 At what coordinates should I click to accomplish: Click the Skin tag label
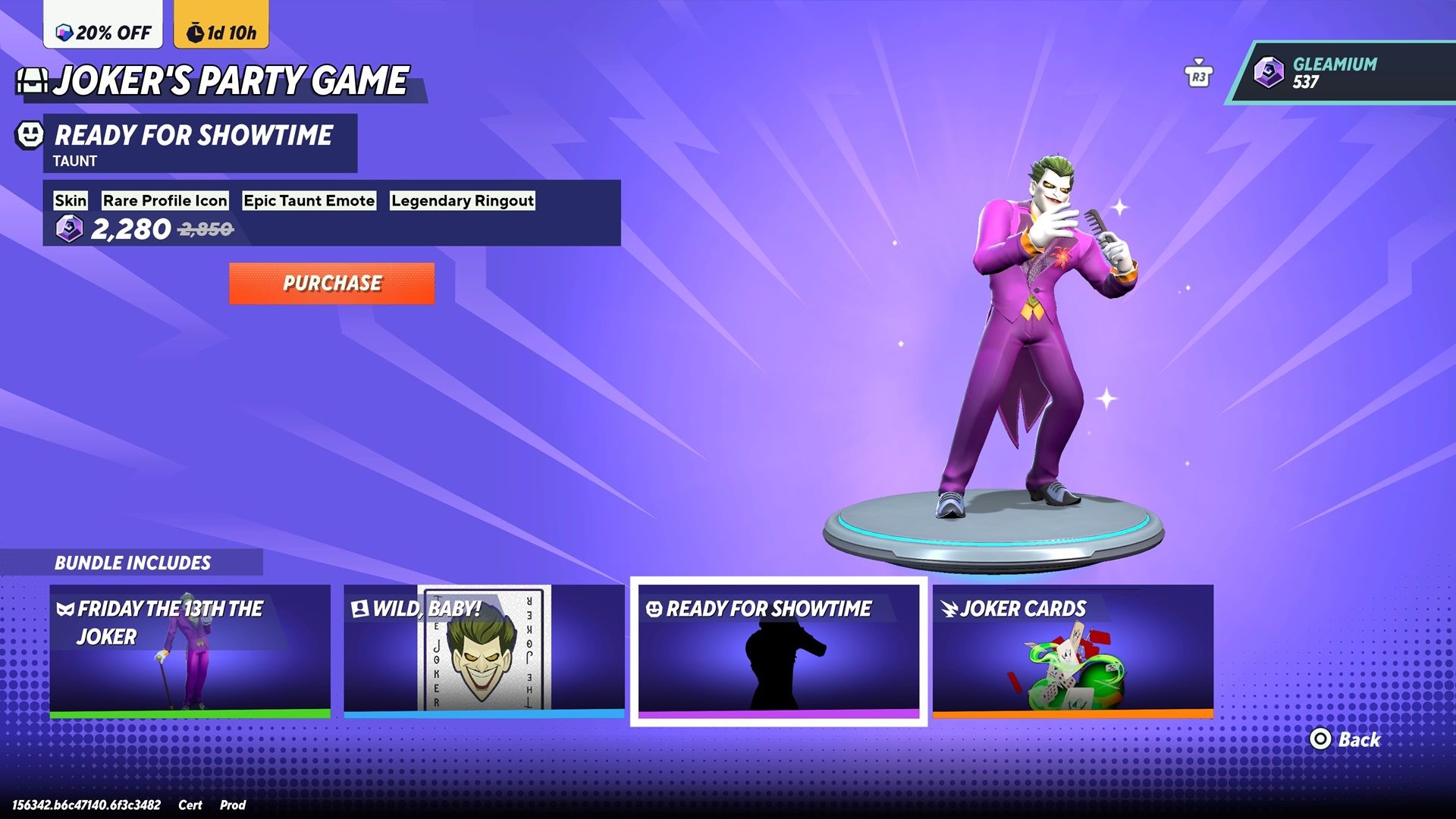71,200
